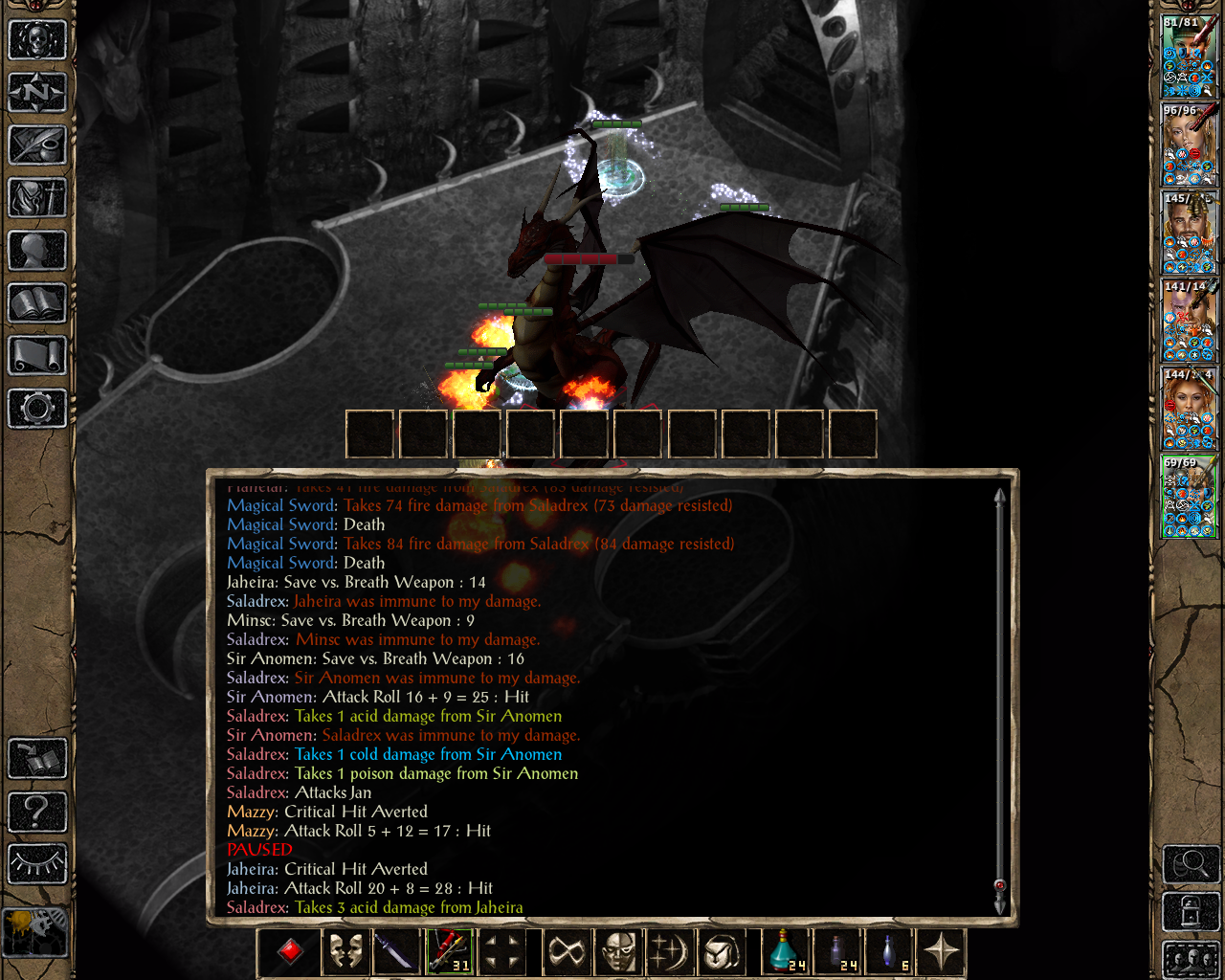This screenshot has height=980, width=1225.
Task: Open the journal with the quill icon
Action: pos(37,145)
